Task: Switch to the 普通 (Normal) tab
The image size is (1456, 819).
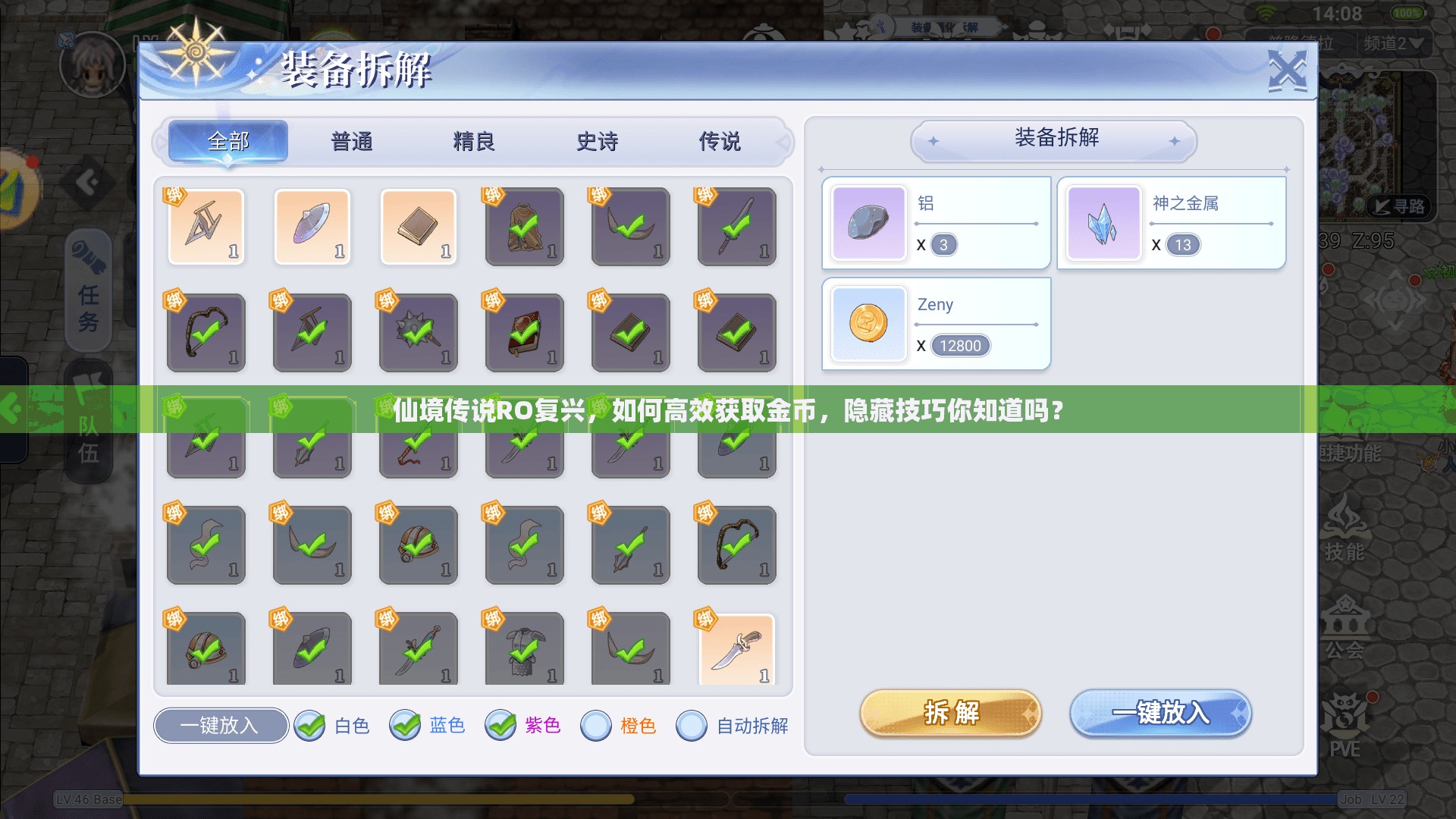Action: (350, 141)
